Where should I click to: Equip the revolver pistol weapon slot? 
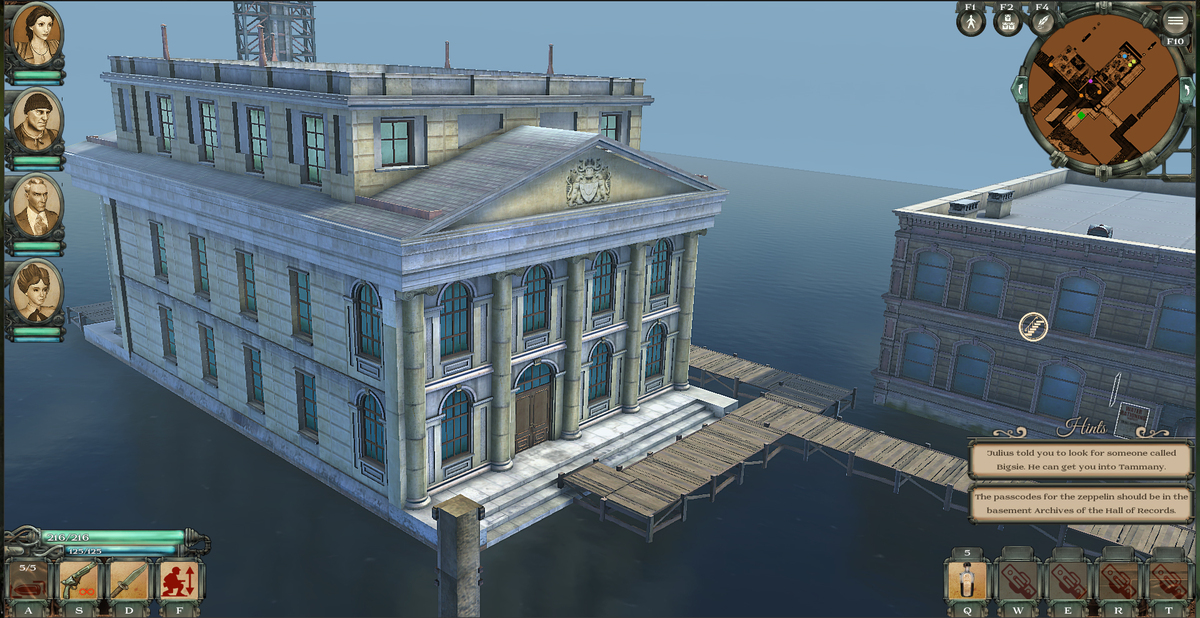[x=79, y=580]
